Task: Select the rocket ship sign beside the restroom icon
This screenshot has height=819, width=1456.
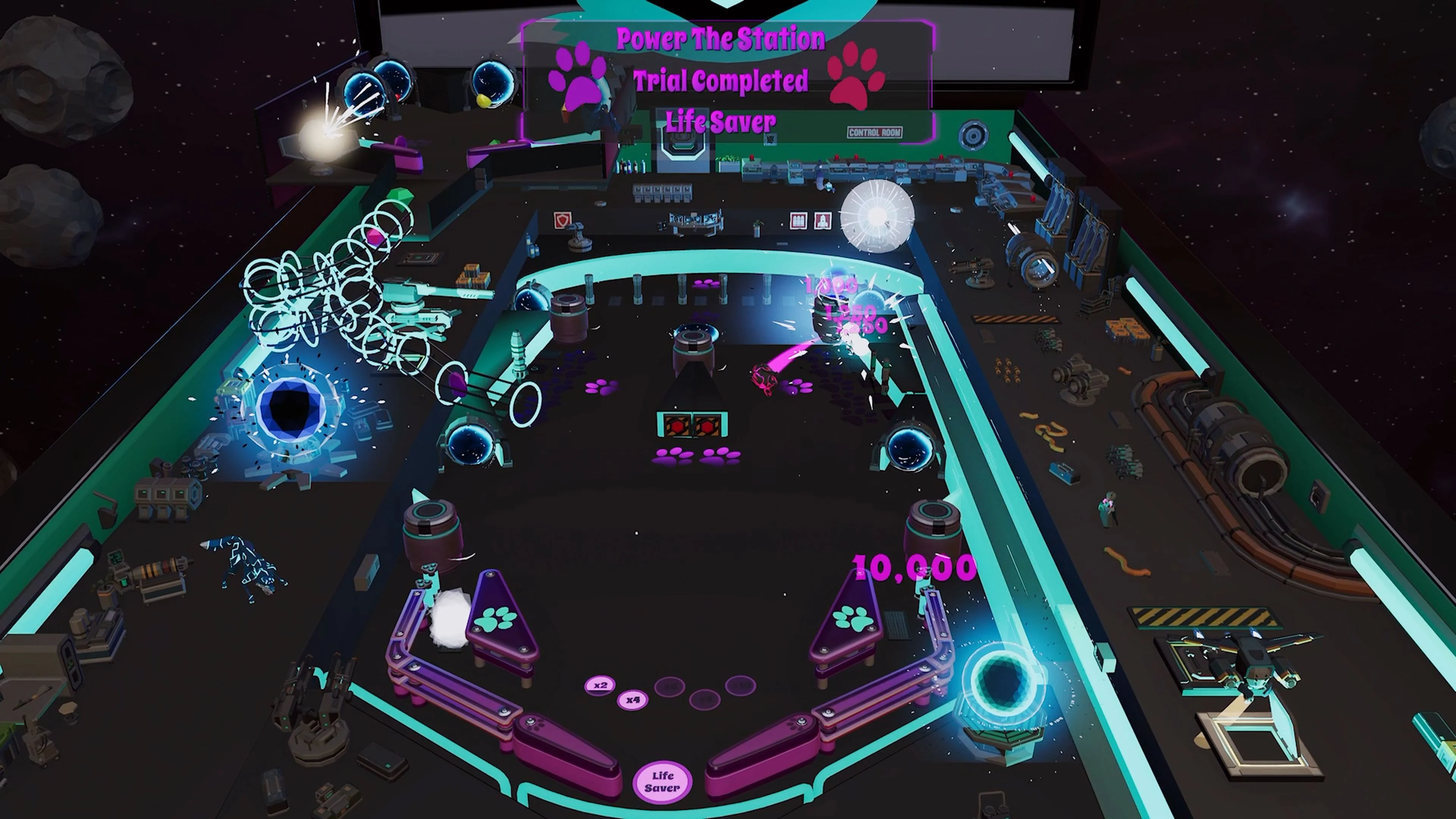Action: coord(823,221)
